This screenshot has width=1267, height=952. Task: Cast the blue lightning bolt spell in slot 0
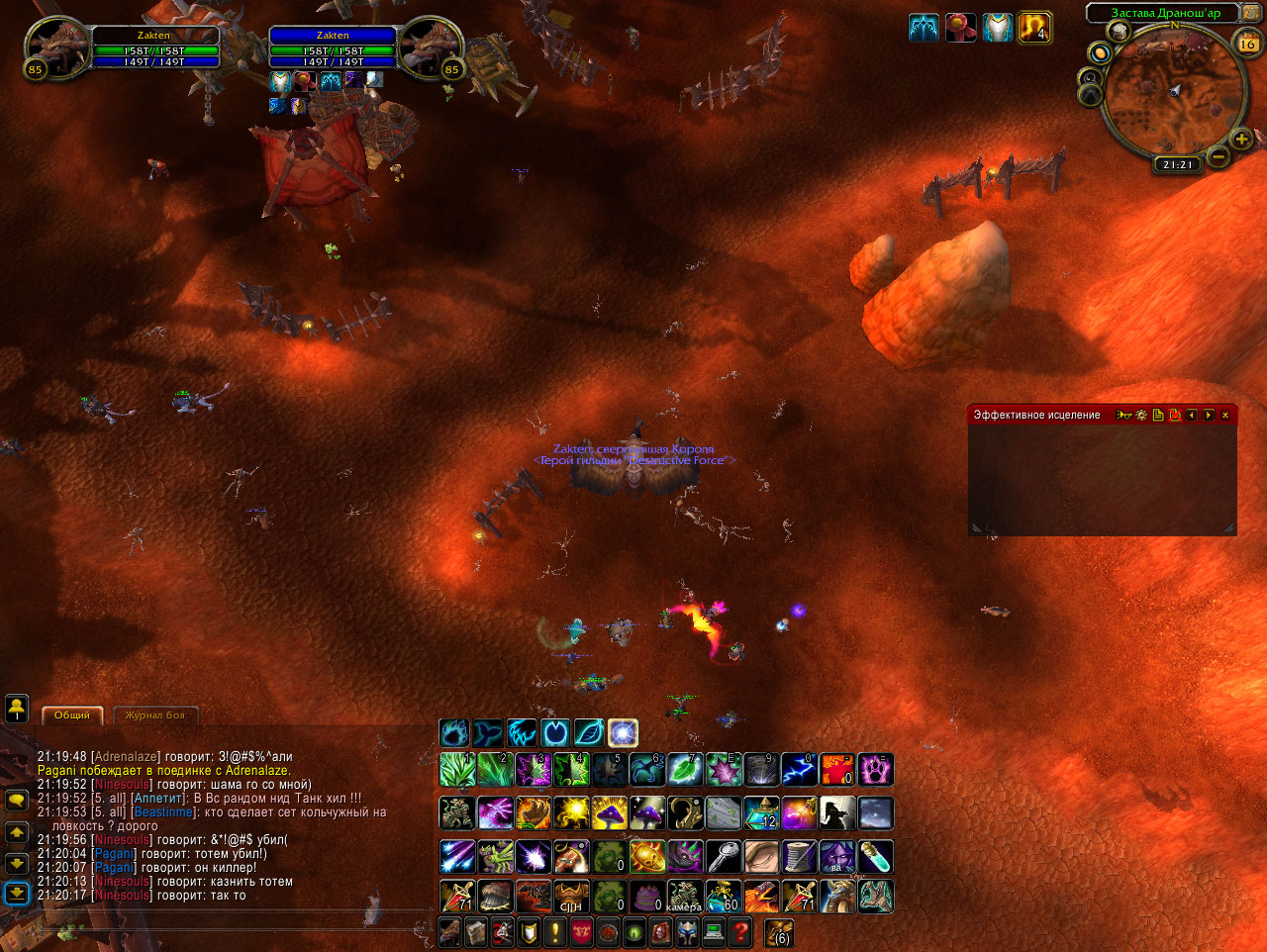pyautogui.click(x=798, y=769)
